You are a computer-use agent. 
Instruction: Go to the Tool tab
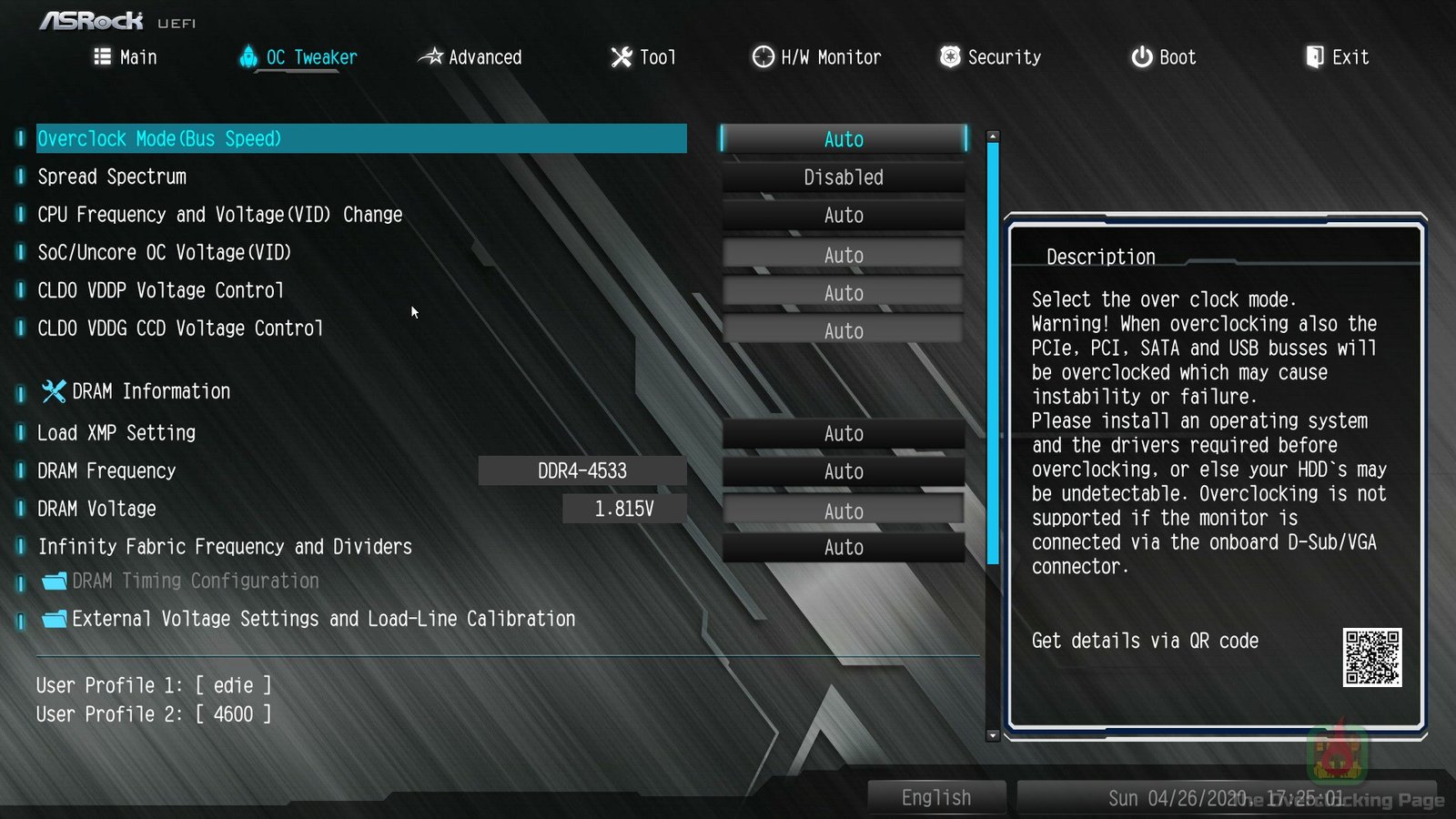(x=643, y=57)
